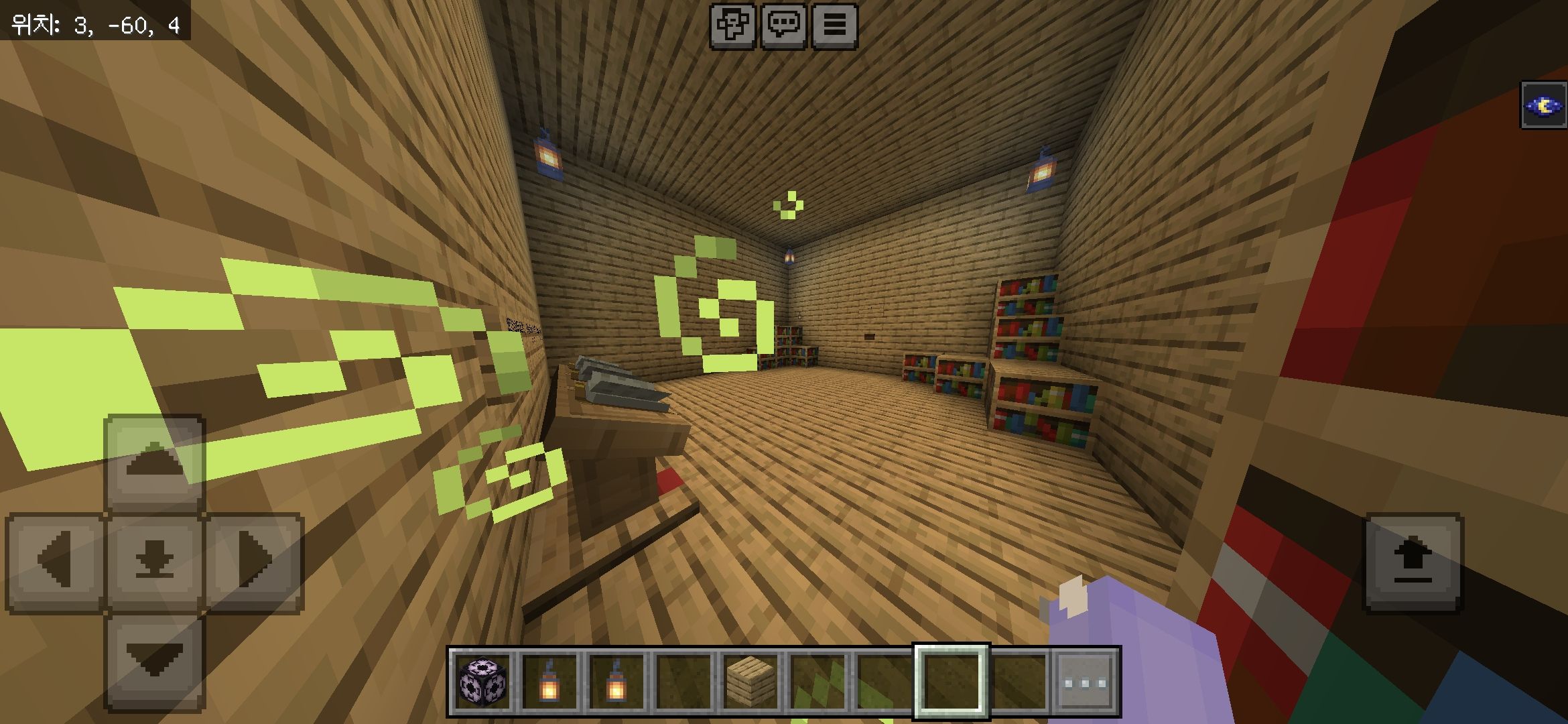The height and width of the screenshot is (724, 1568).
Task: Tap the jump button
Action: click(1413, 562)
